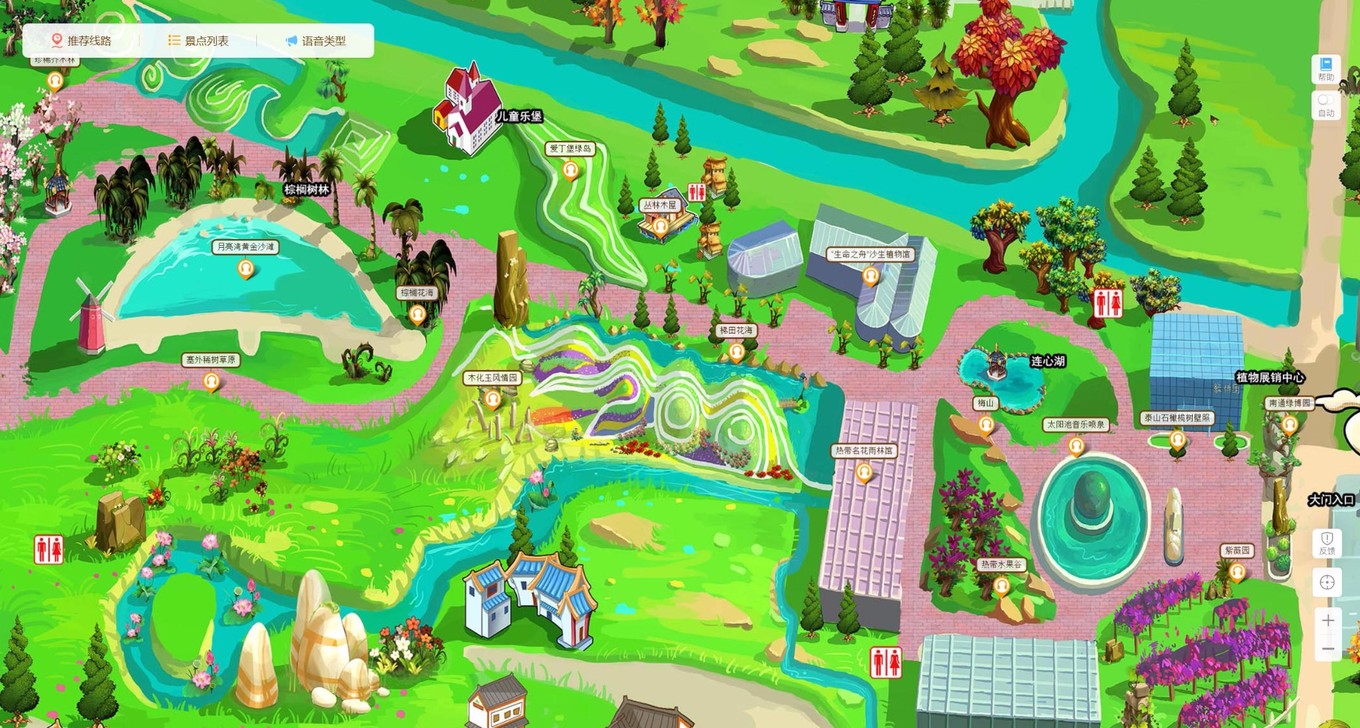Select the 太阳池音乐喷泉 audio marker
Screen dimensions: 1360x728
pos(1076,445)
